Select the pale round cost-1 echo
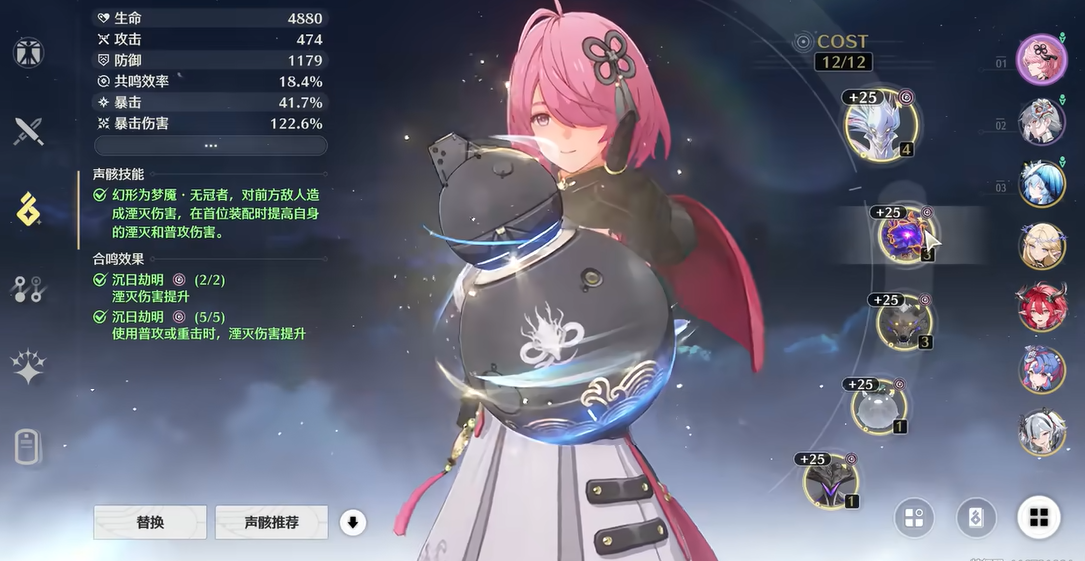Image resolution: width=1085 pixels, height=561 pixels. pyautogui.click(x=879, y=406)
